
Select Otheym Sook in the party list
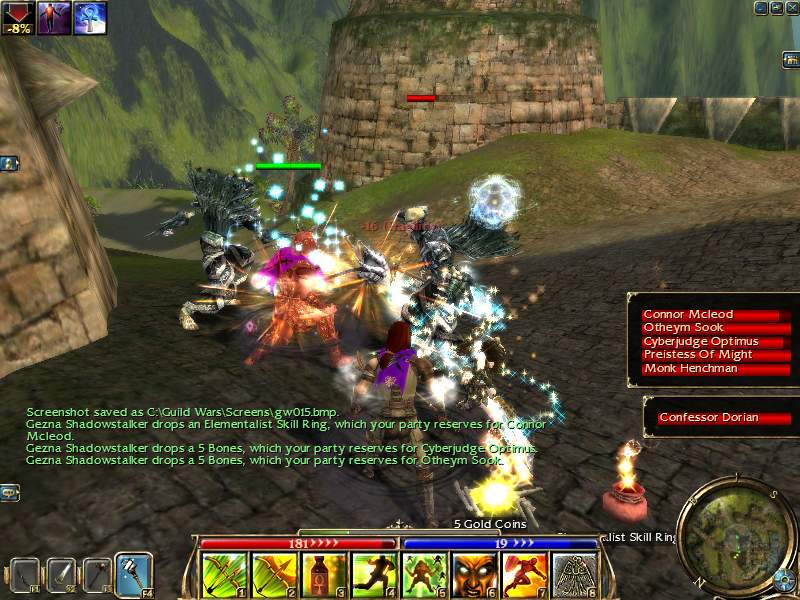tap(709, 328)
